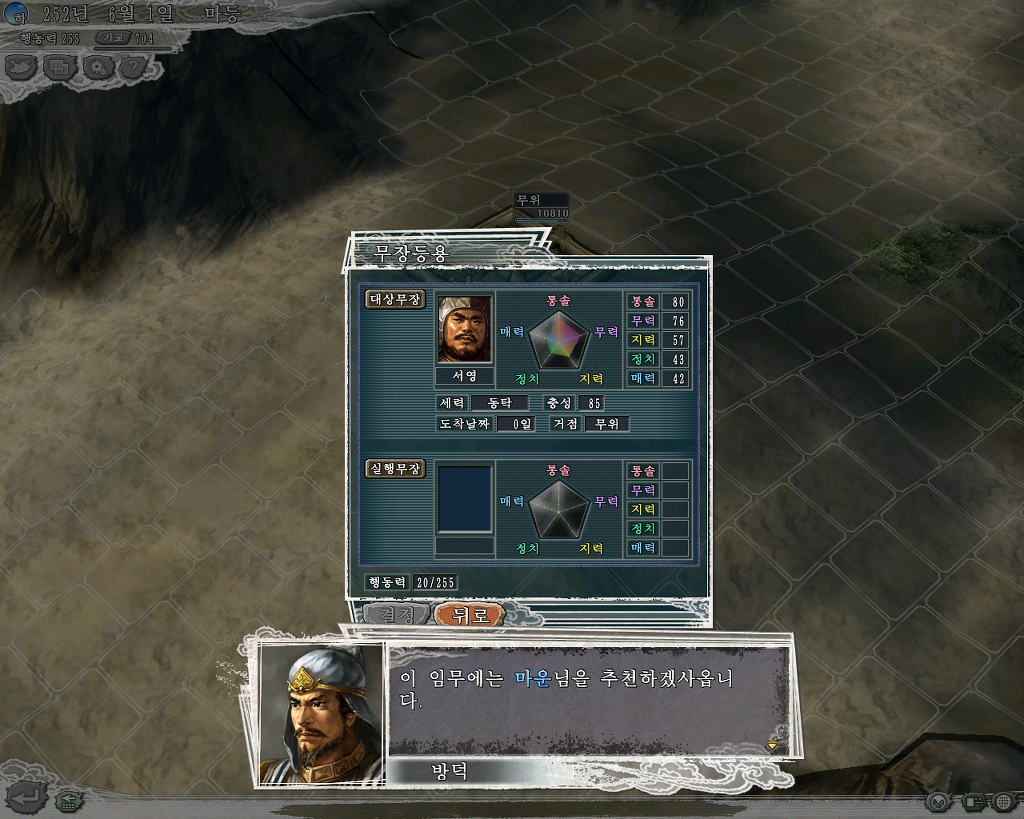Screen dimensions: 1024x819
Task: Confirm recruitment with the 결정 button
Action: [396, 615]
